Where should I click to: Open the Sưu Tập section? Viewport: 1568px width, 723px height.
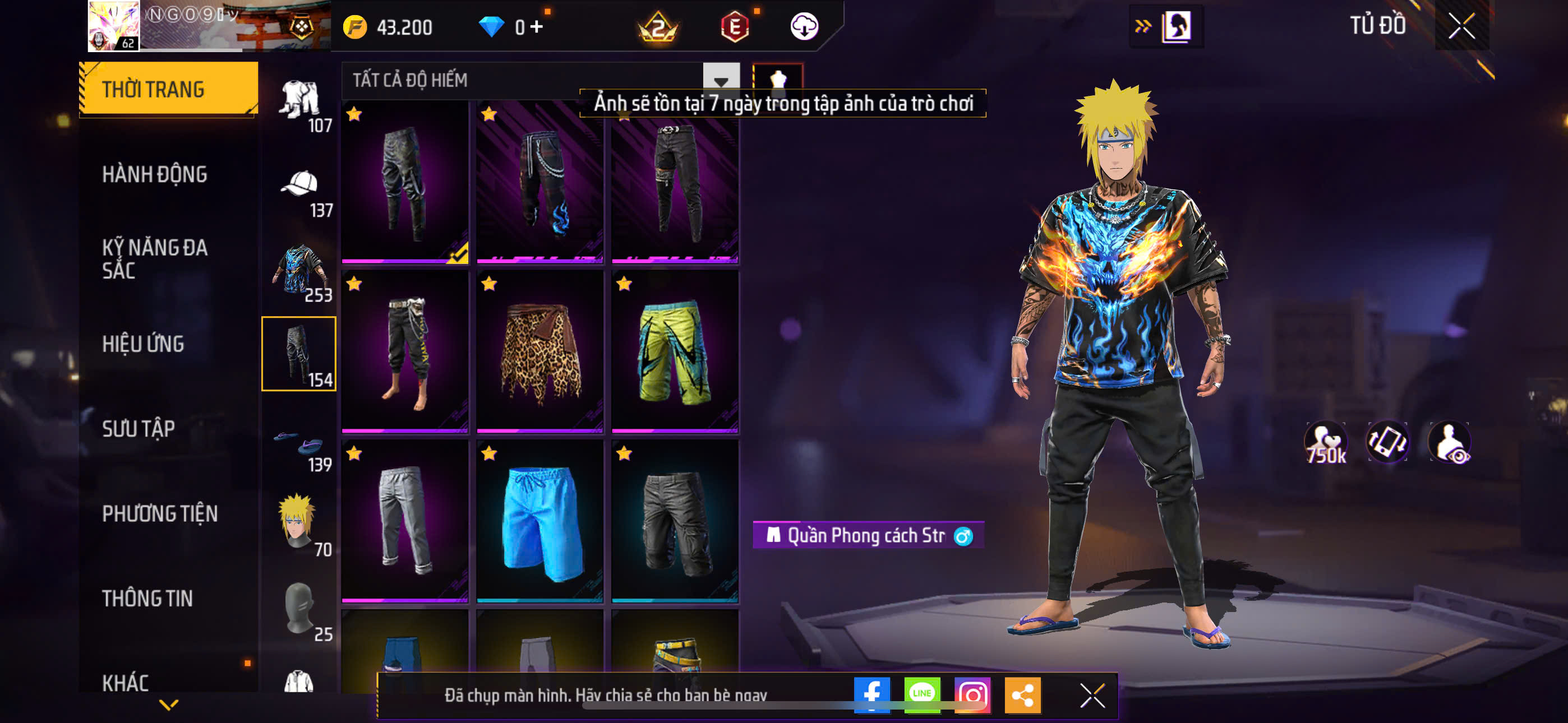(x=138, y=428)
